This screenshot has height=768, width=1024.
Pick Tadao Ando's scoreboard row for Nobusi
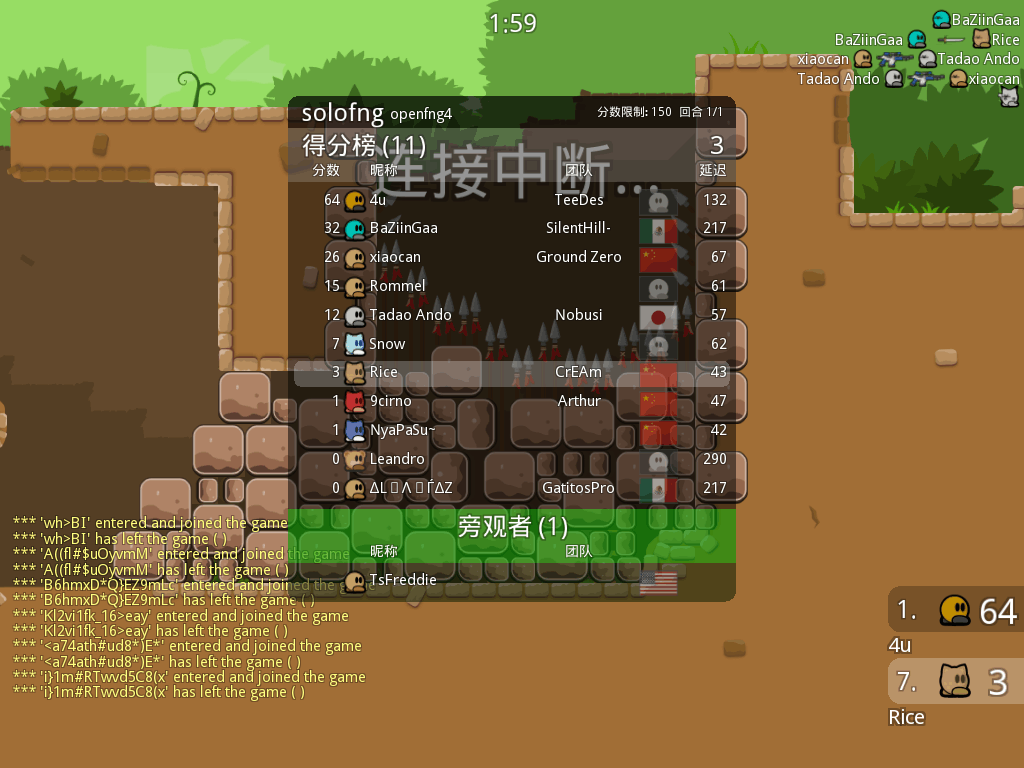511,315
